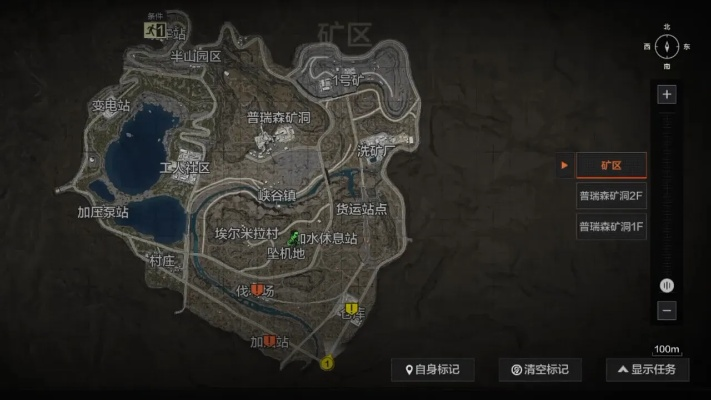Image resolution: width=711 pixels, height=400 pixels.
Task: Select the yellow shield marker icon
Action: pos(352,308)
